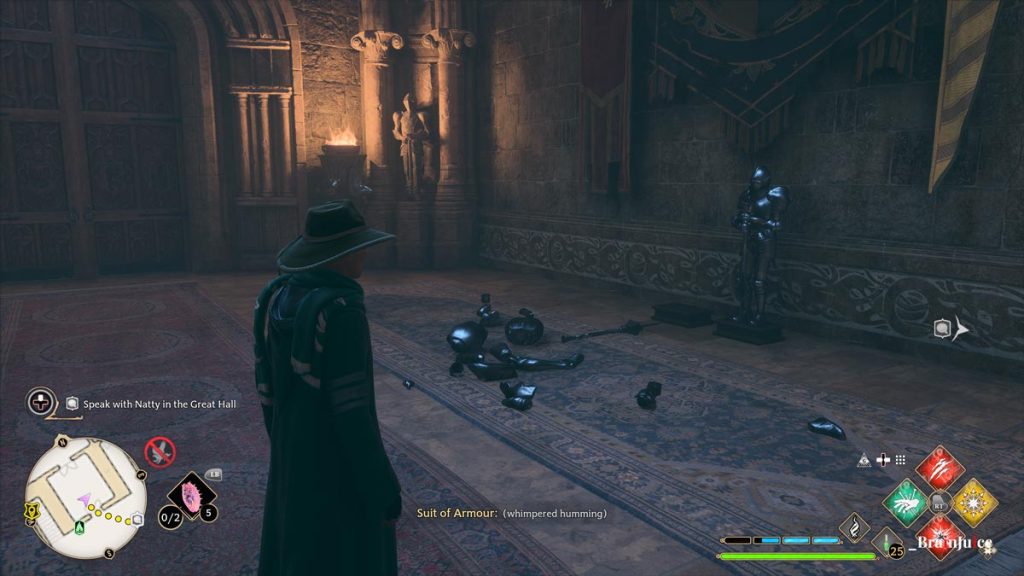Use the green Wiggenweld potion
This screenshot has height=576, width=1024.
(886, 546)
